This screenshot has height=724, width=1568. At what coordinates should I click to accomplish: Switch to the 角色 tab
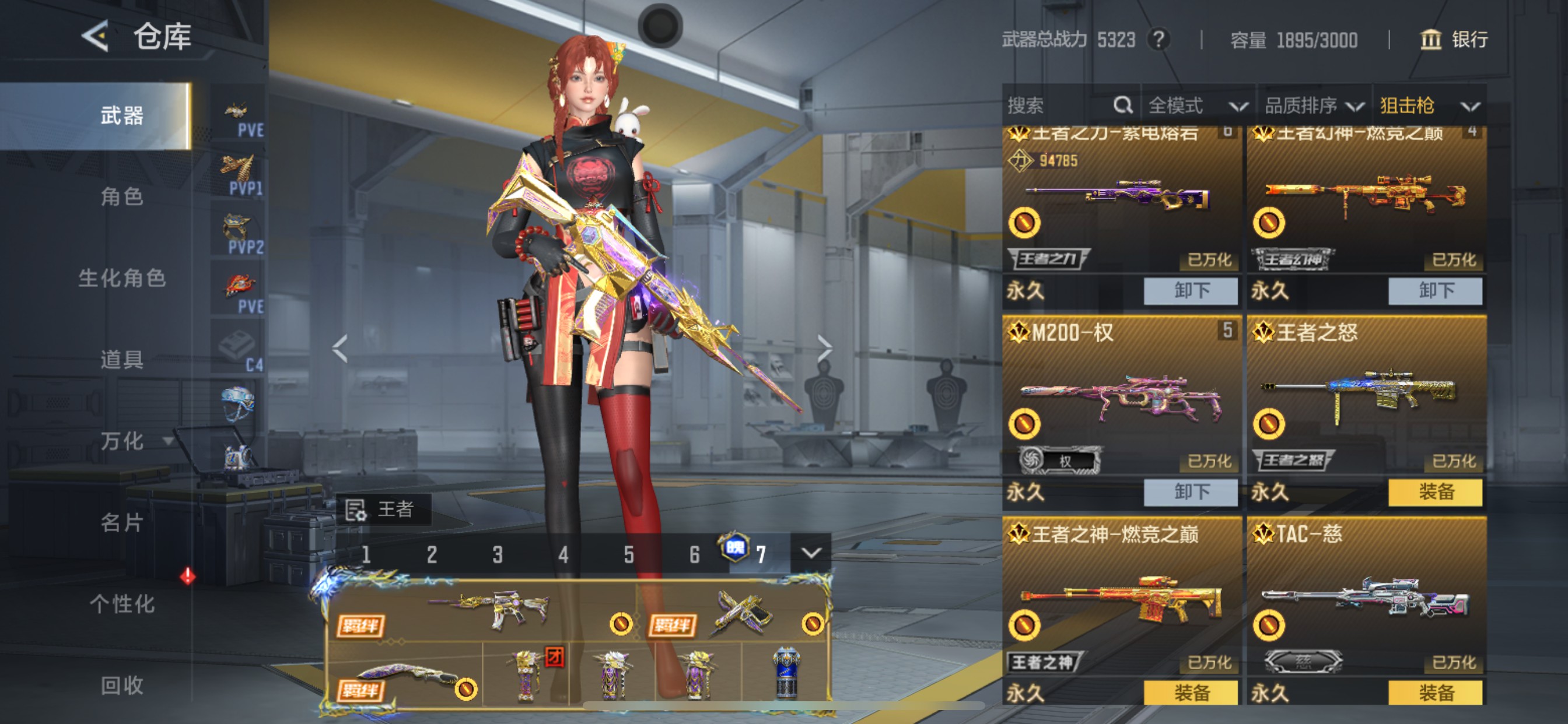(122, 198)
